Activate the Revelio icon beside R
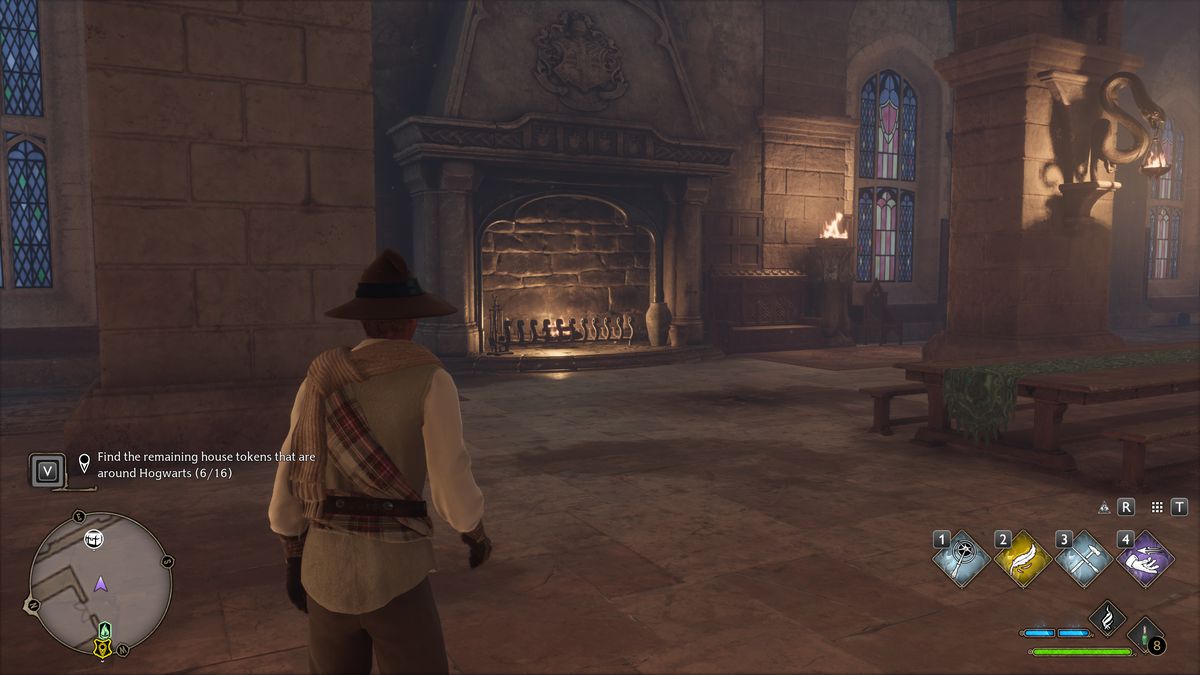This screenshot has width=1200, height=675. coord(1105,508)
